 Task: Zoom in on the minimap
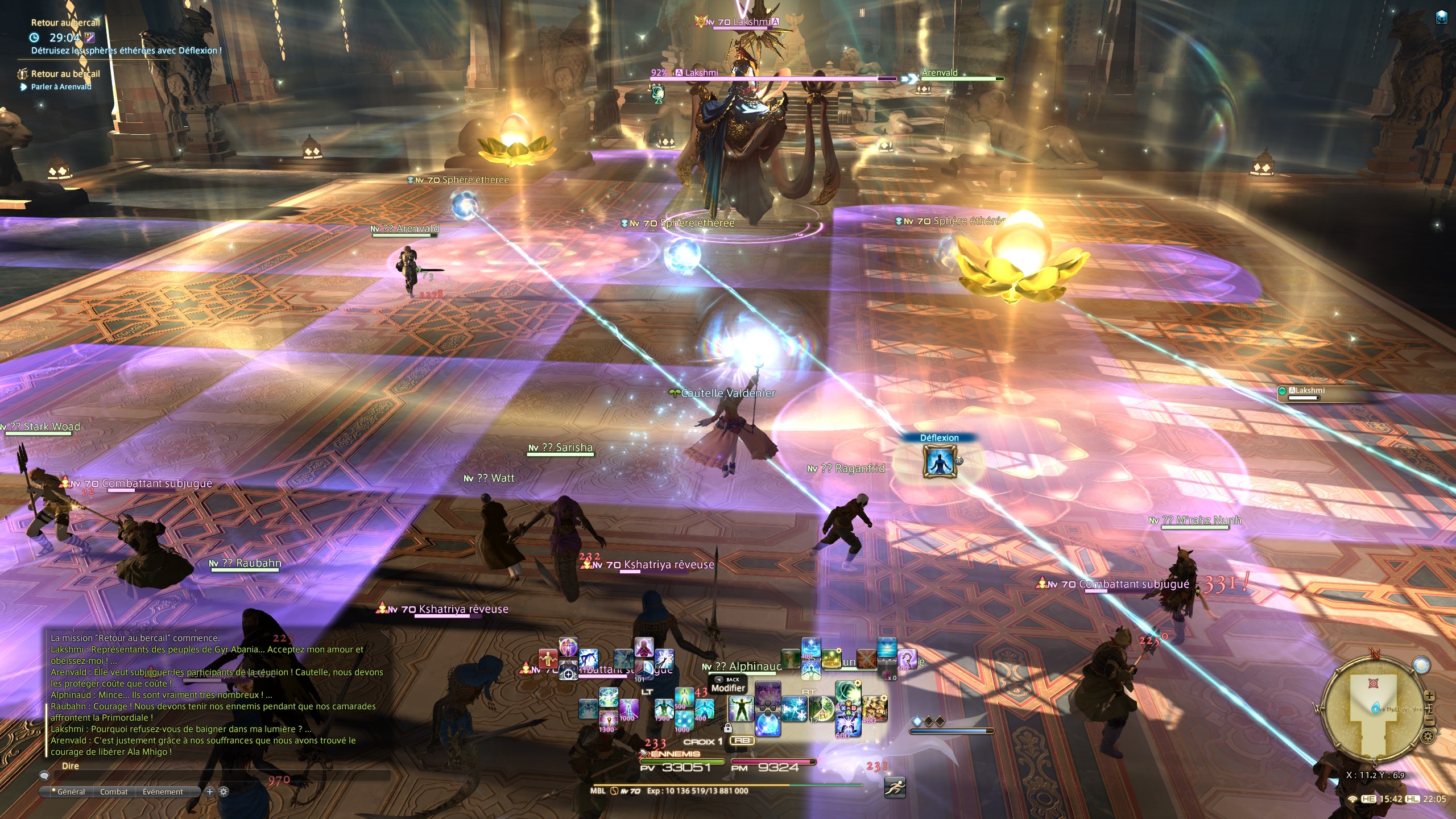pos(1429,696)
